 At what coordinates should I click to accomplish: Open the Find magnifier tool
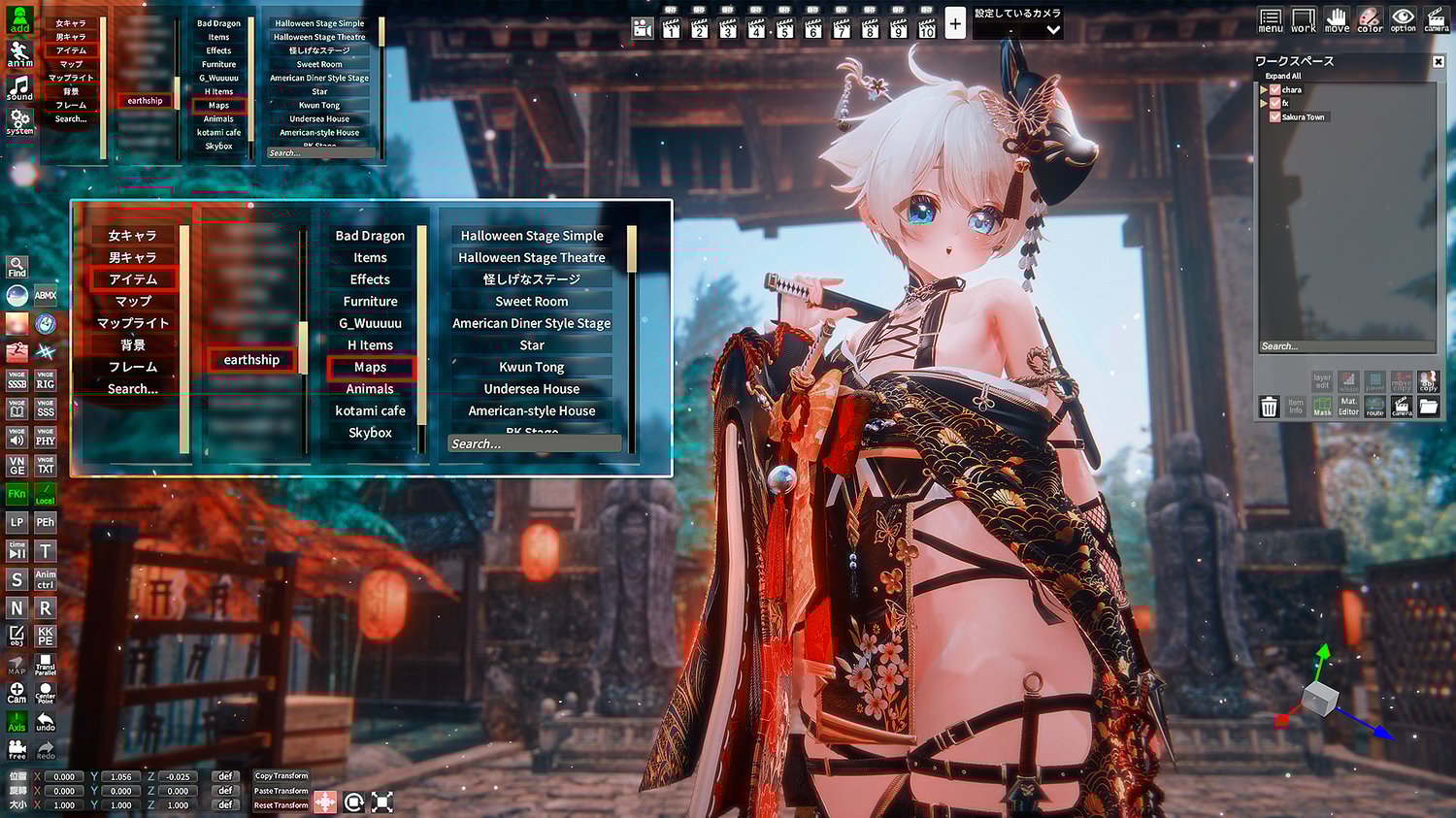tap(17, 266)
